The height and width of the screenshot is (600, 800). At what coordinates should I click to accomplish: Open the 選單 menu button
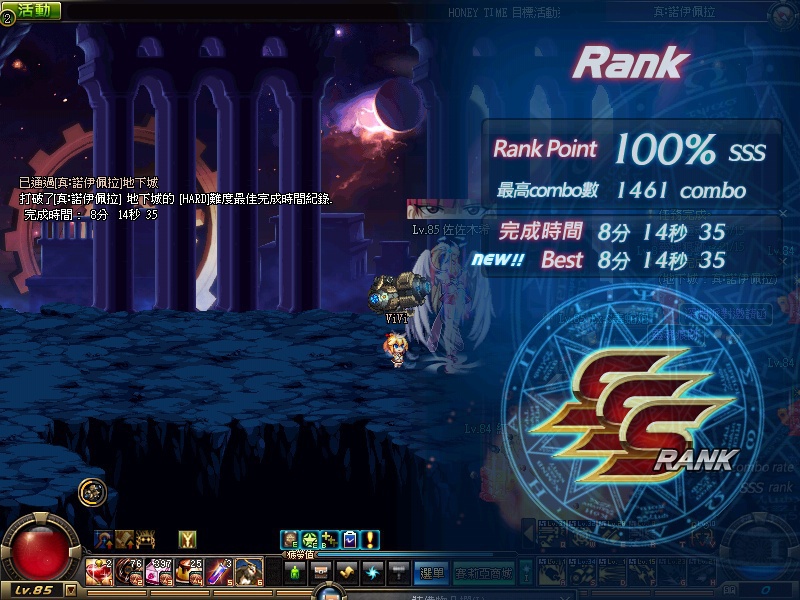(430, 572)
